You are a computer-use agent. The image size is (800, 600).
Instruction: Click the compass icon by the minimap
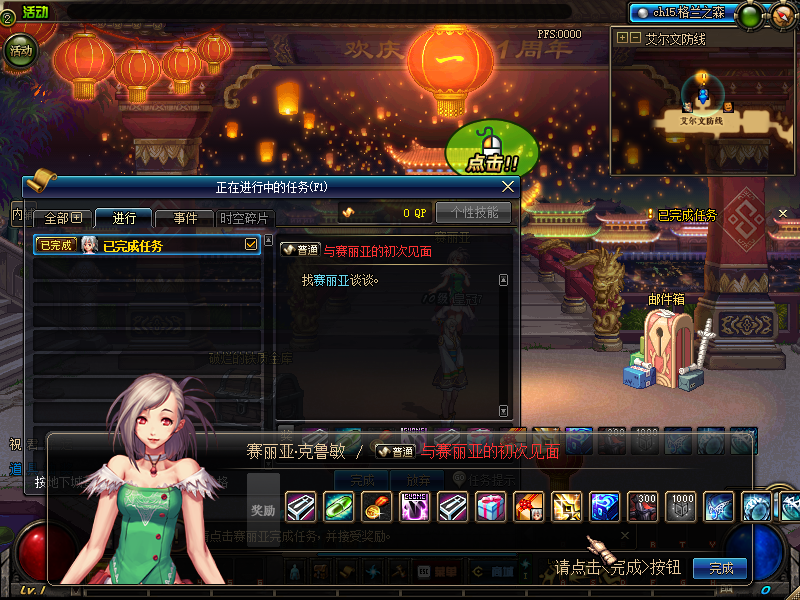pos(781,15)
